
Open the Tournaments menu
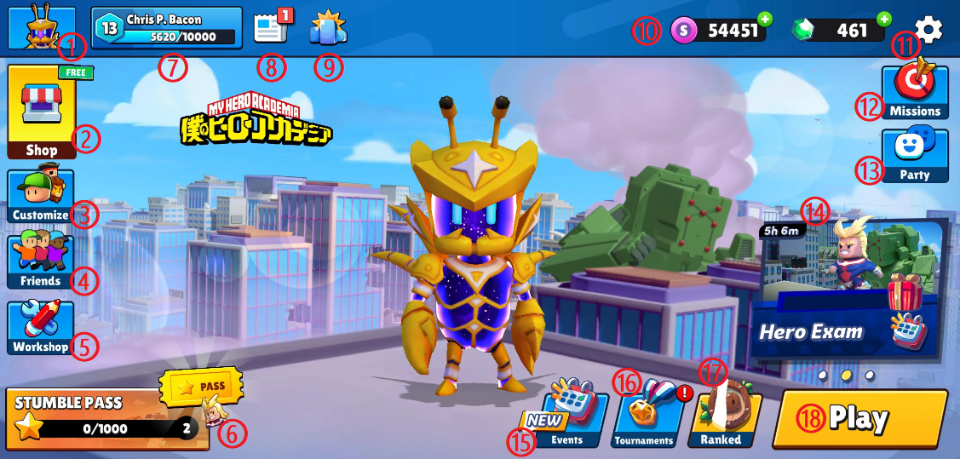click(643, 418)
